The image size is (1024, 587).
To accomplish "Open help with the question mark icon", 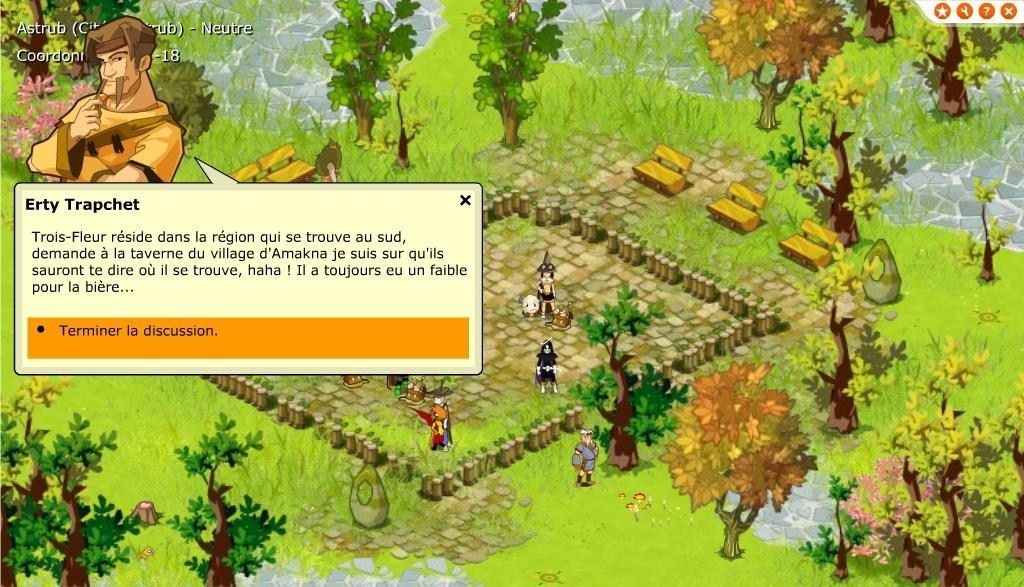I will point(986,11).
